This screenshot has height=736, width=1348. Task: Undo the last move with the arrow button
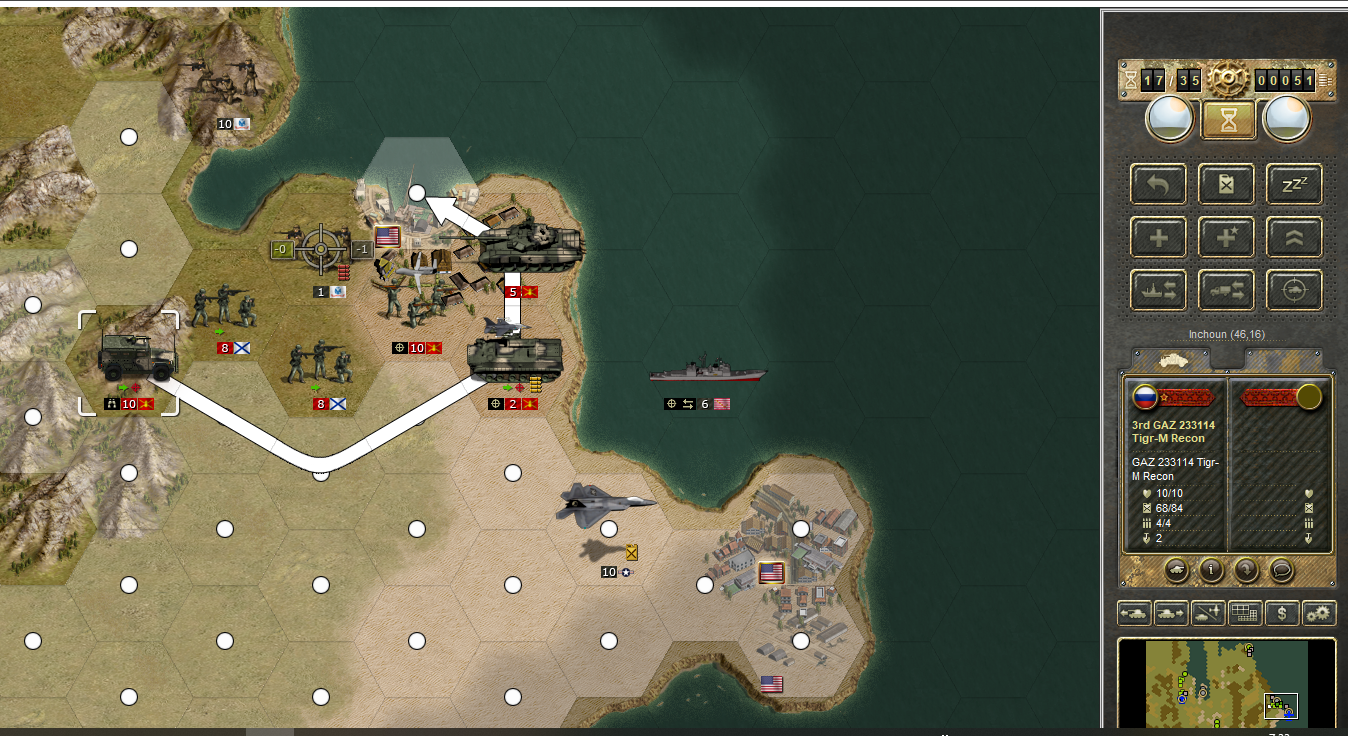pos(1158,184)
